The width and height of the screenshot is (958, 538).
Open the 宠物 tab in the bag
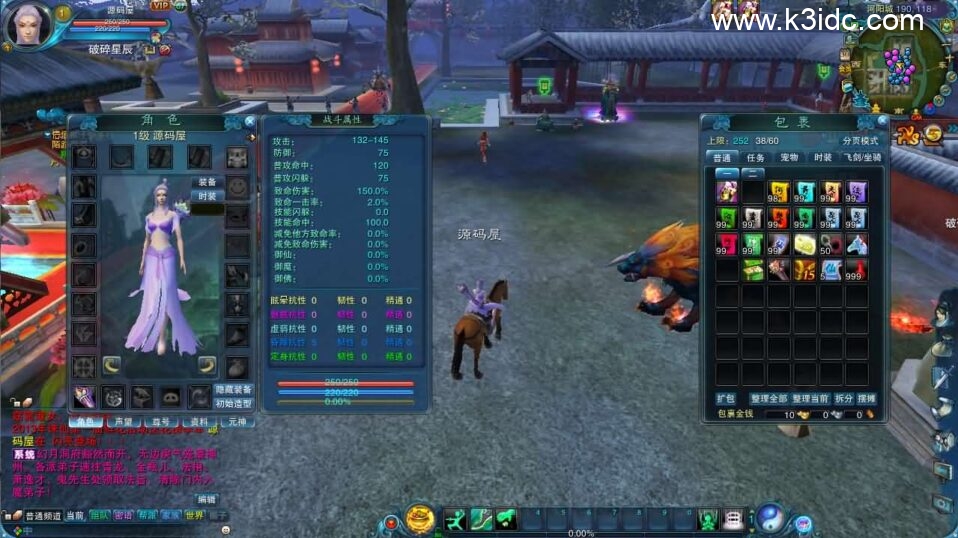pyautogui.click(x=789, y=157)
